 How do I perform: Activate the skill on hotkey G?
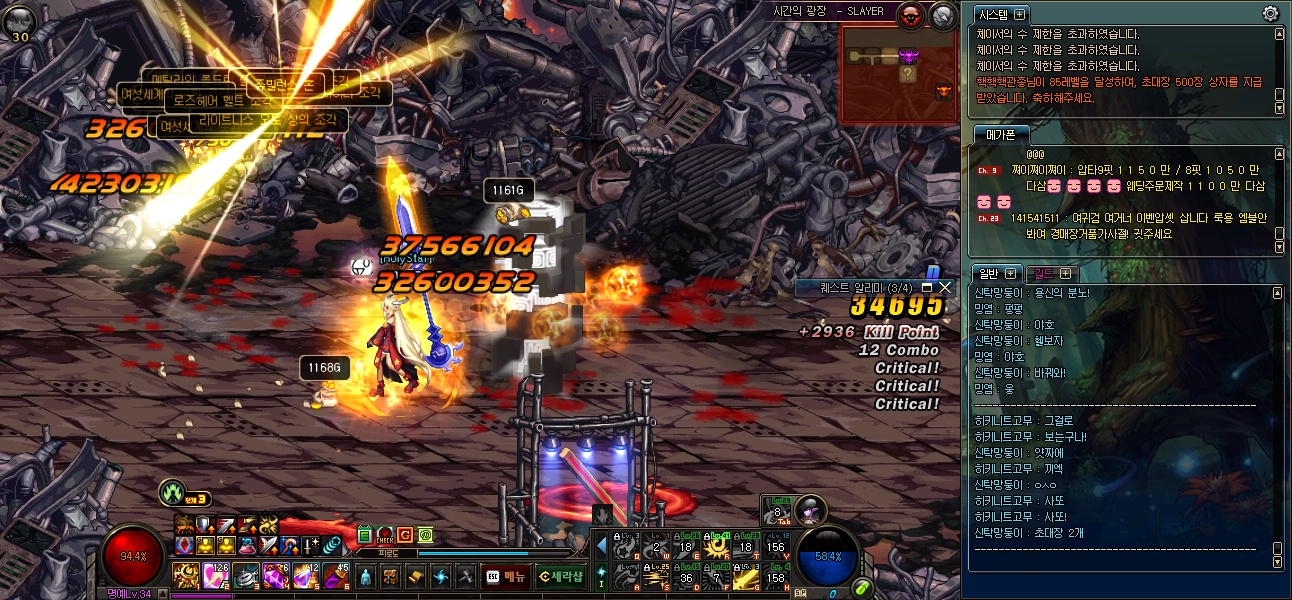coord(746,576)
